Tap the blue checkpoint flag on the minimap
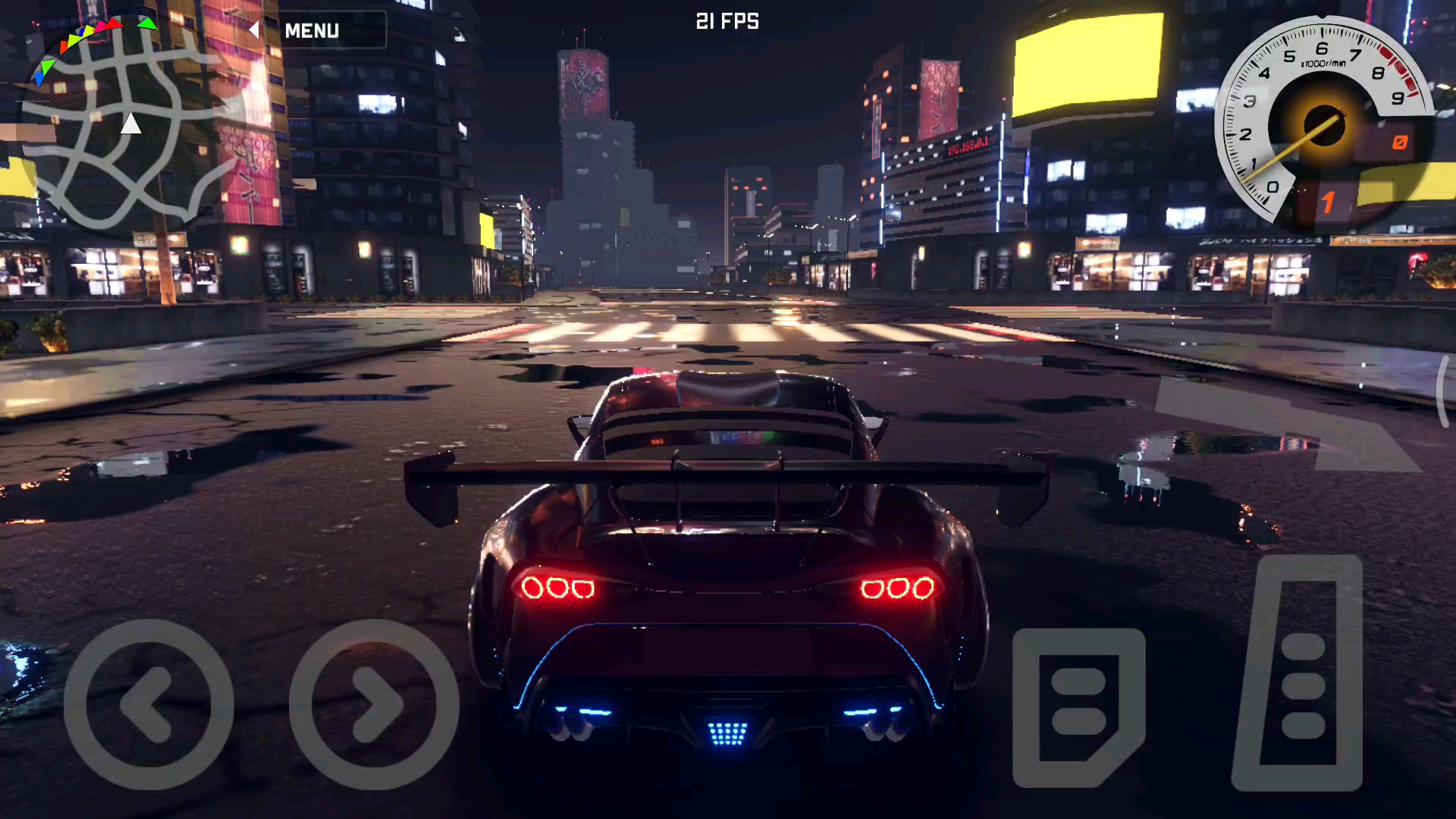The width and height of the screenshot is (1456, 819). click(x=39, y=80)
